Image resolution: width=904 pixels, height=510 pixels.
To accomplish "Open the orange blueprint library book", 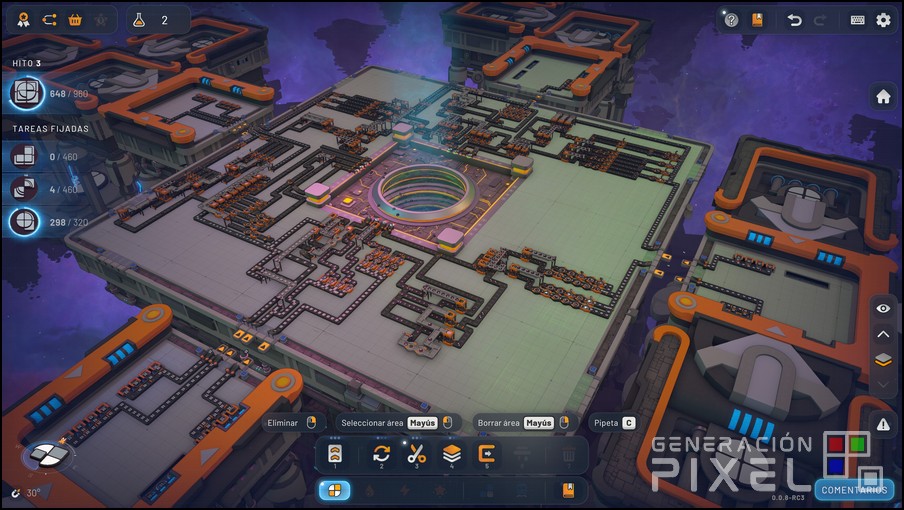I will coord(757,20).
